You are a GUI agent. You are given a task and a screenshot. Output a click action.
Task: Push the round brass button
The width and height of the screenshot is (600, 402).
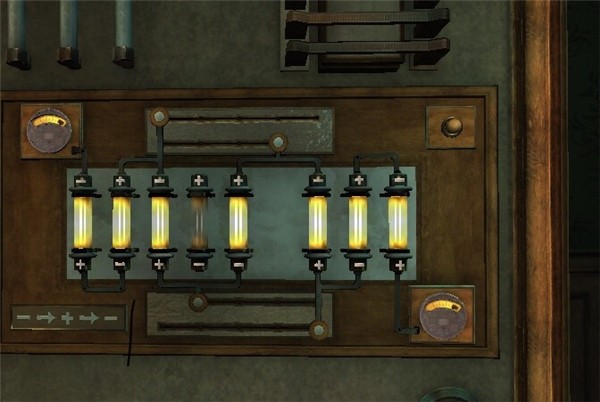(450, 126)
